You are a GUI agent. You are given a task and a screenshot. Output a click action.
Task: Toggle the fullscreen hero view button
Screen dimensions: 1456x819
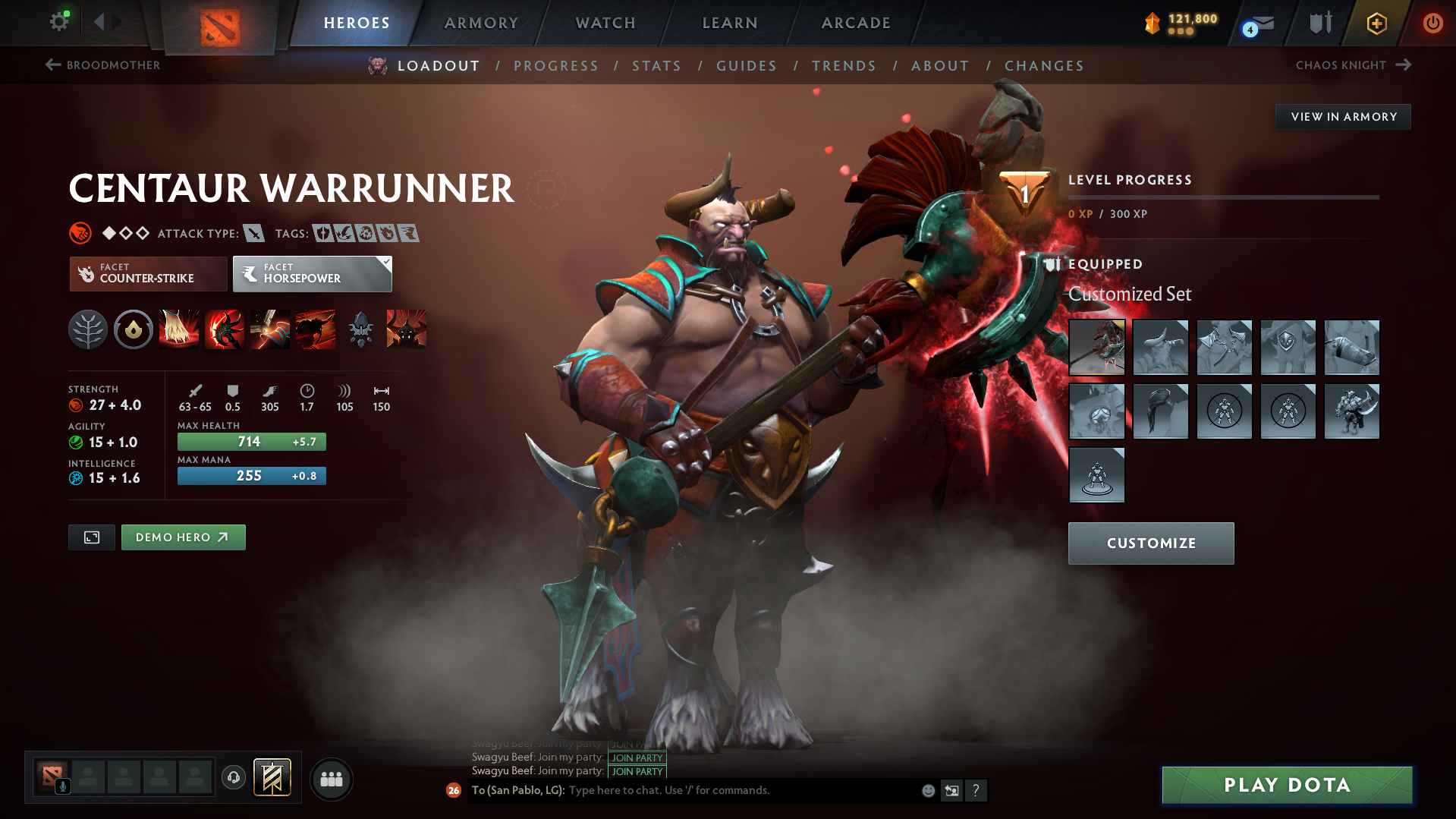tap(92, 537)
